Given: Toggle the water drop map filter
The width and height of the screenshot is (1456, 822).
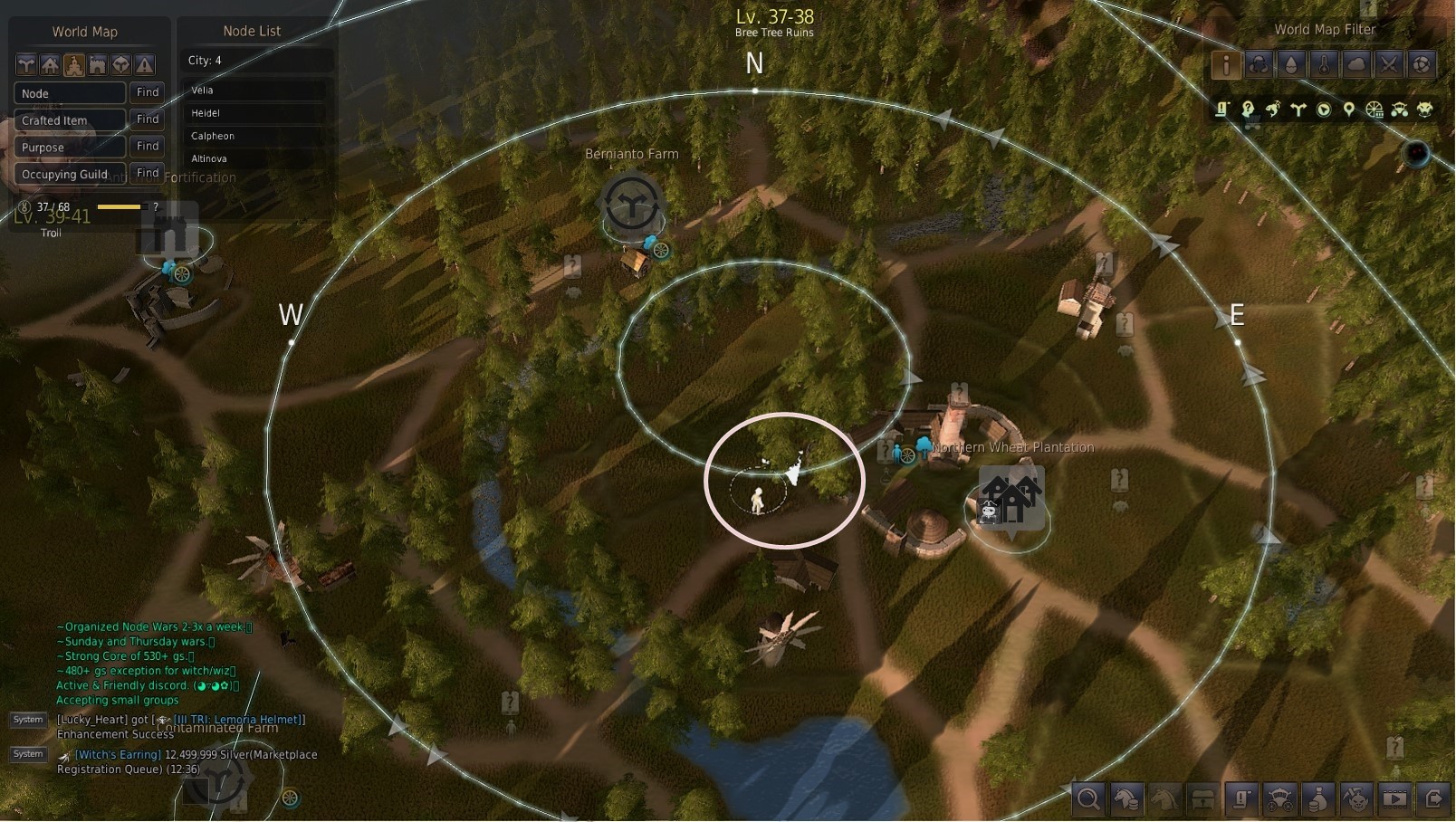Looking at the screenshot, I should (x=1291, y=64).
